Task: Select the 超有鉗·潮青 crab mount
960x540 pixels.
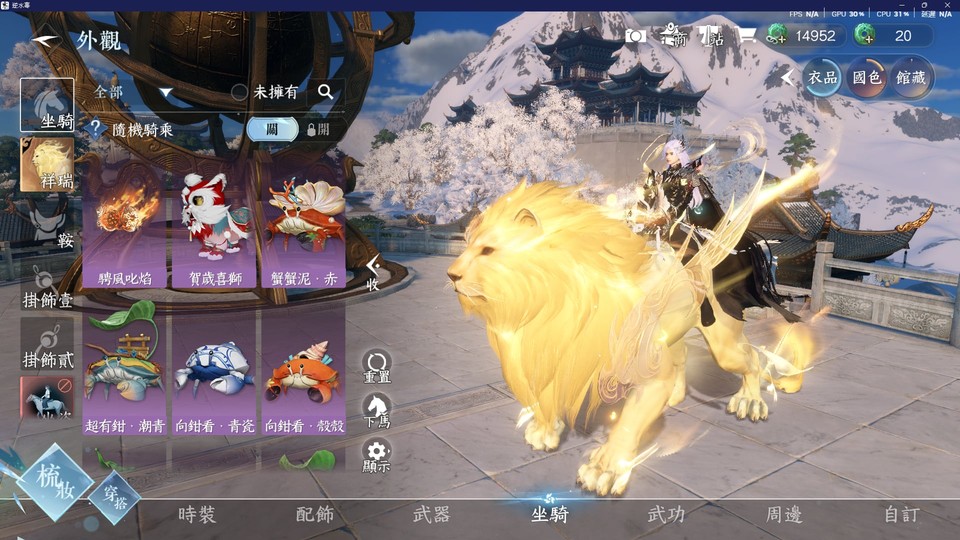Action: coord(126,376)
